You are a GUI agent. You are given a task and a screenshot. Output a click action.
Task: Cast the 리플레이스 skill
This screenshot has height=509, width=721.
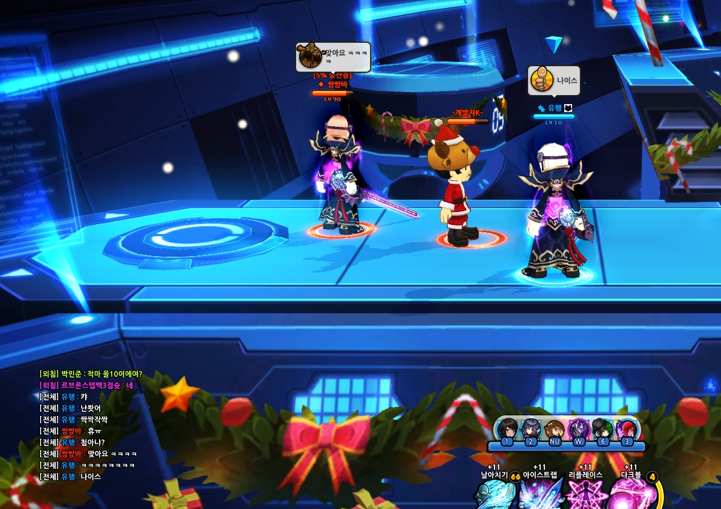click(587, 494)
